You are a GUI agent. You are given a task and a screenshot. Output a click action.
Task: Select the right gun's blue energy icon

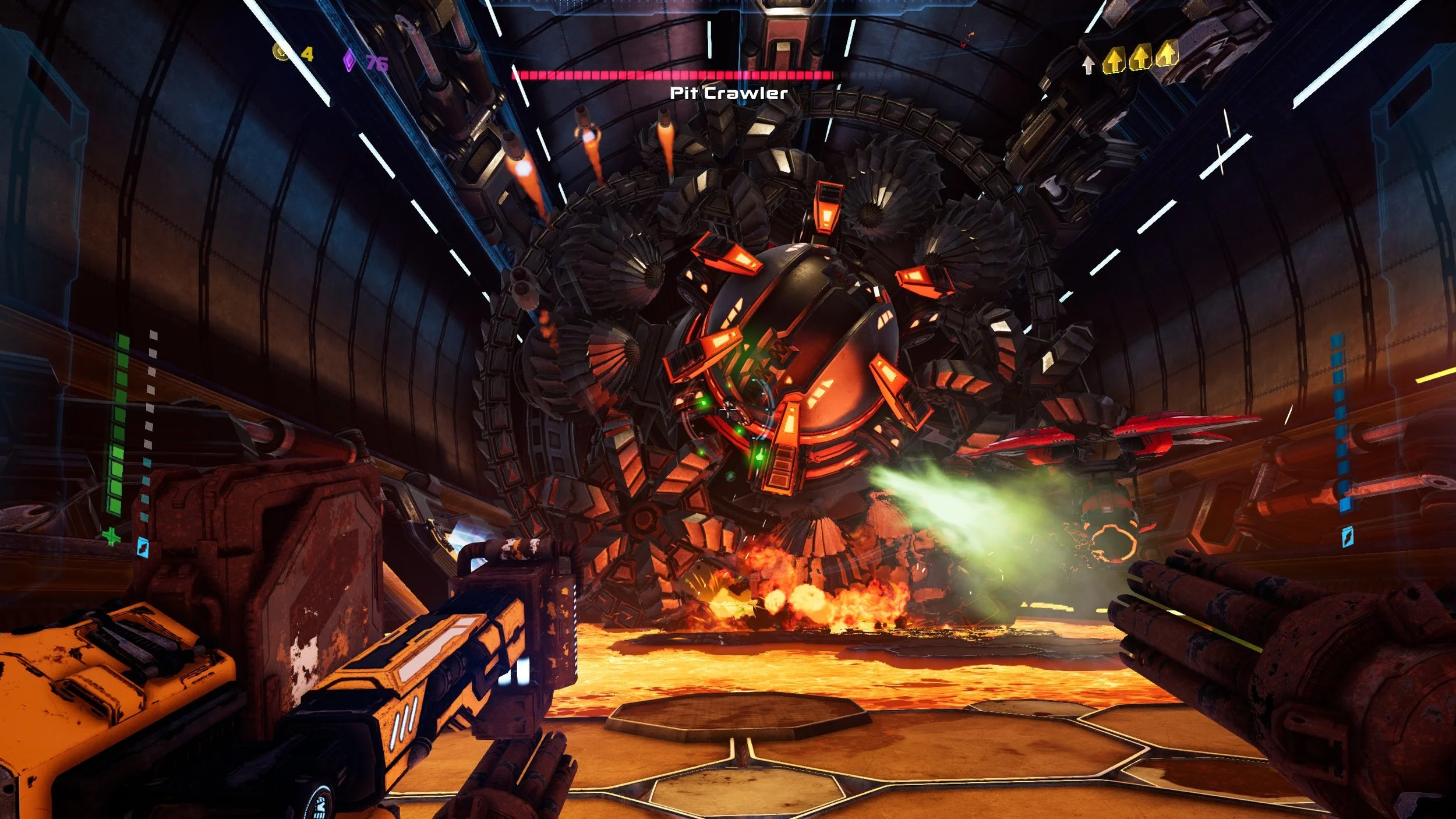click(x=1348, y=536)
